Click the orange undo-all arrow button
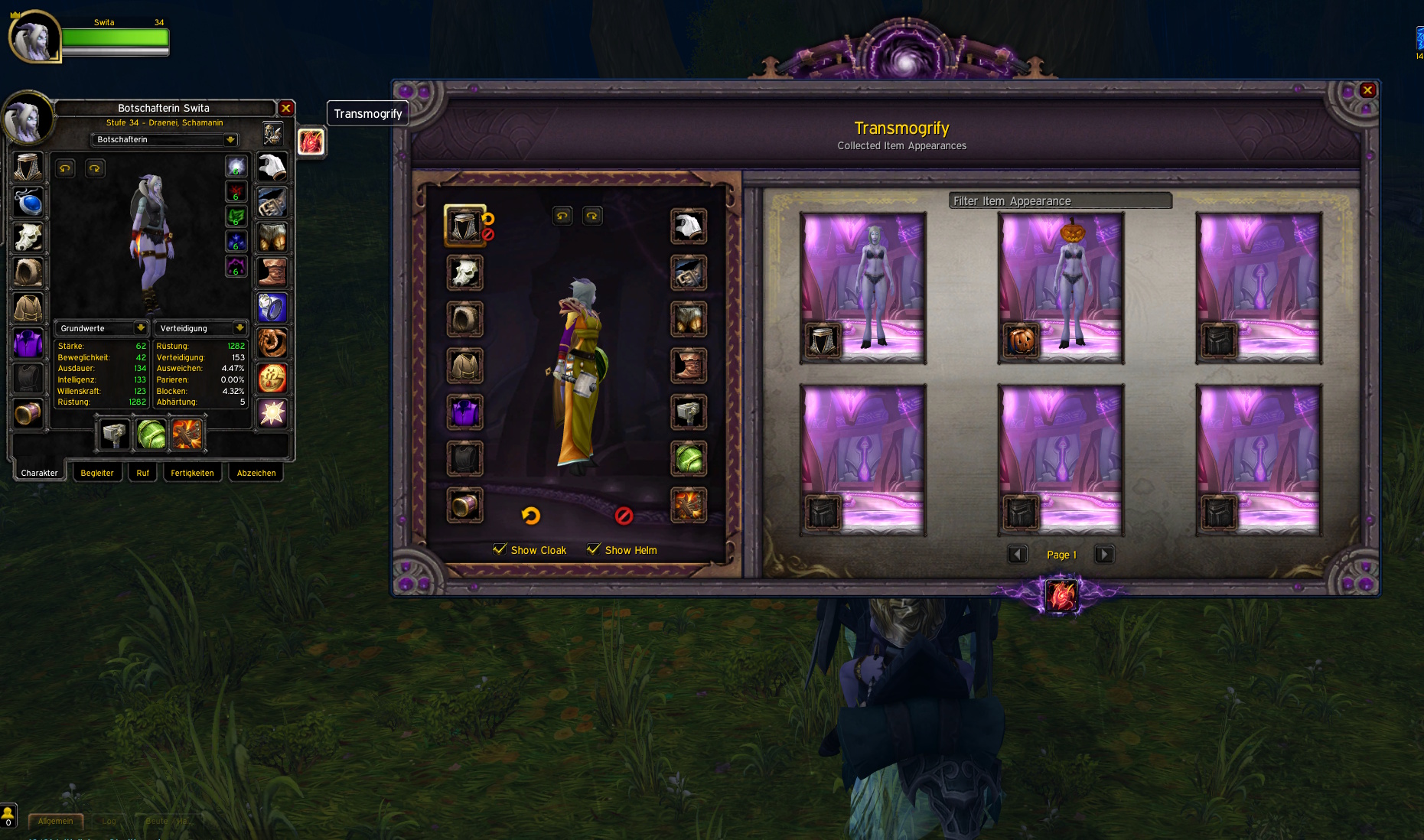The width and height of the screenshot is (1424, 840). tap(530, 516)
